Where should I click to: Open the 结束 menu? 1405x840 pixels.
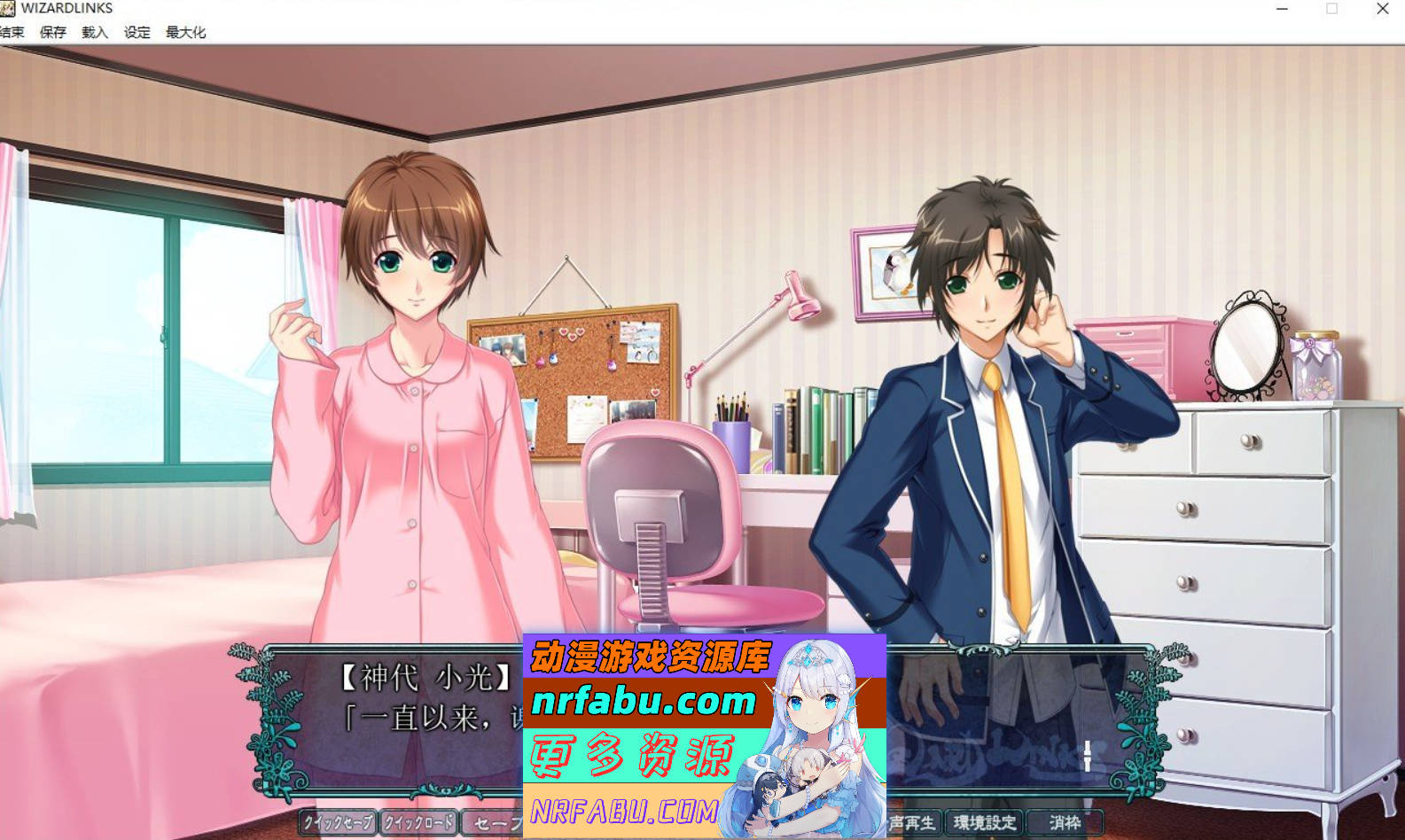coord(12,32)
